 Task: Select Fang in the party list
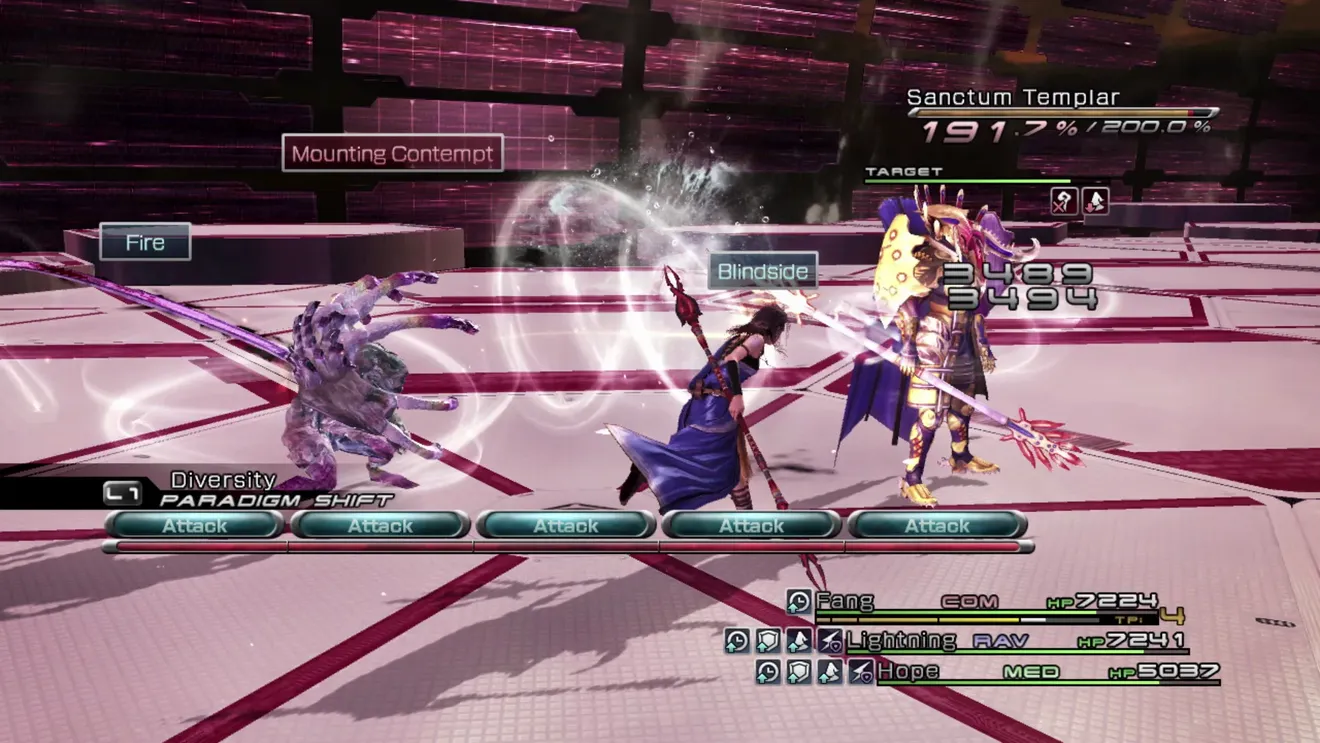(x=845, y=601)
